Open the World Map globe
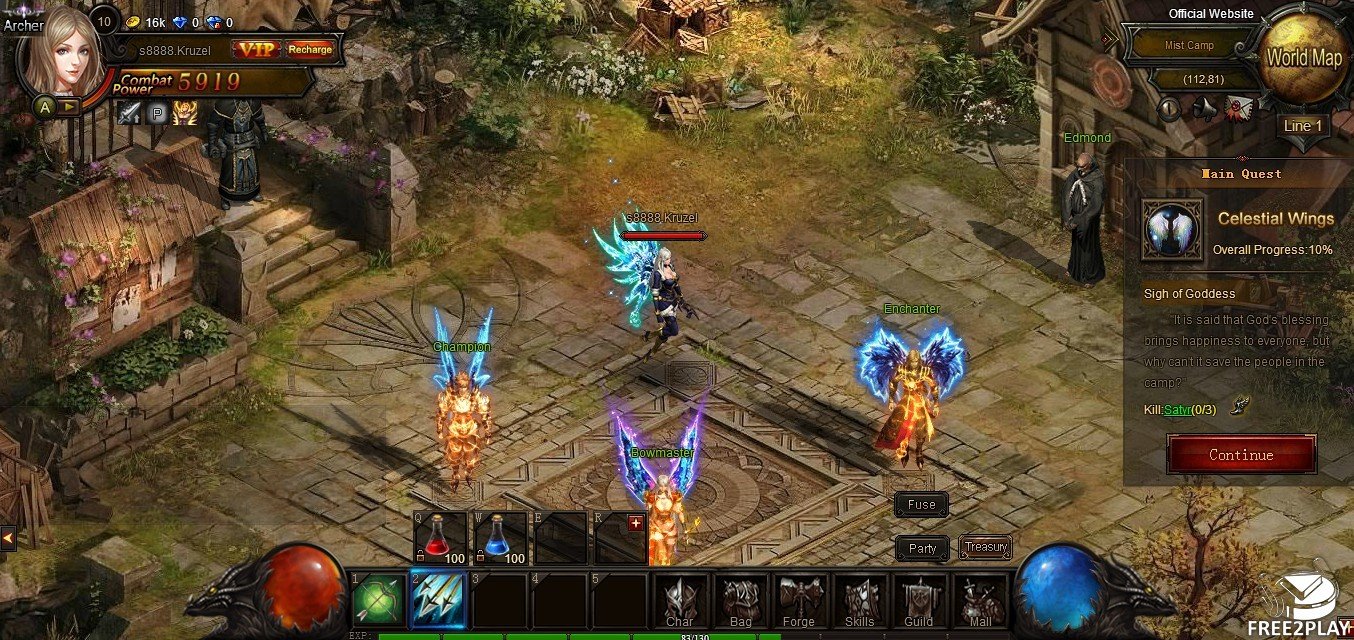Screen dimensions: 1354x640 (1303, 58)
